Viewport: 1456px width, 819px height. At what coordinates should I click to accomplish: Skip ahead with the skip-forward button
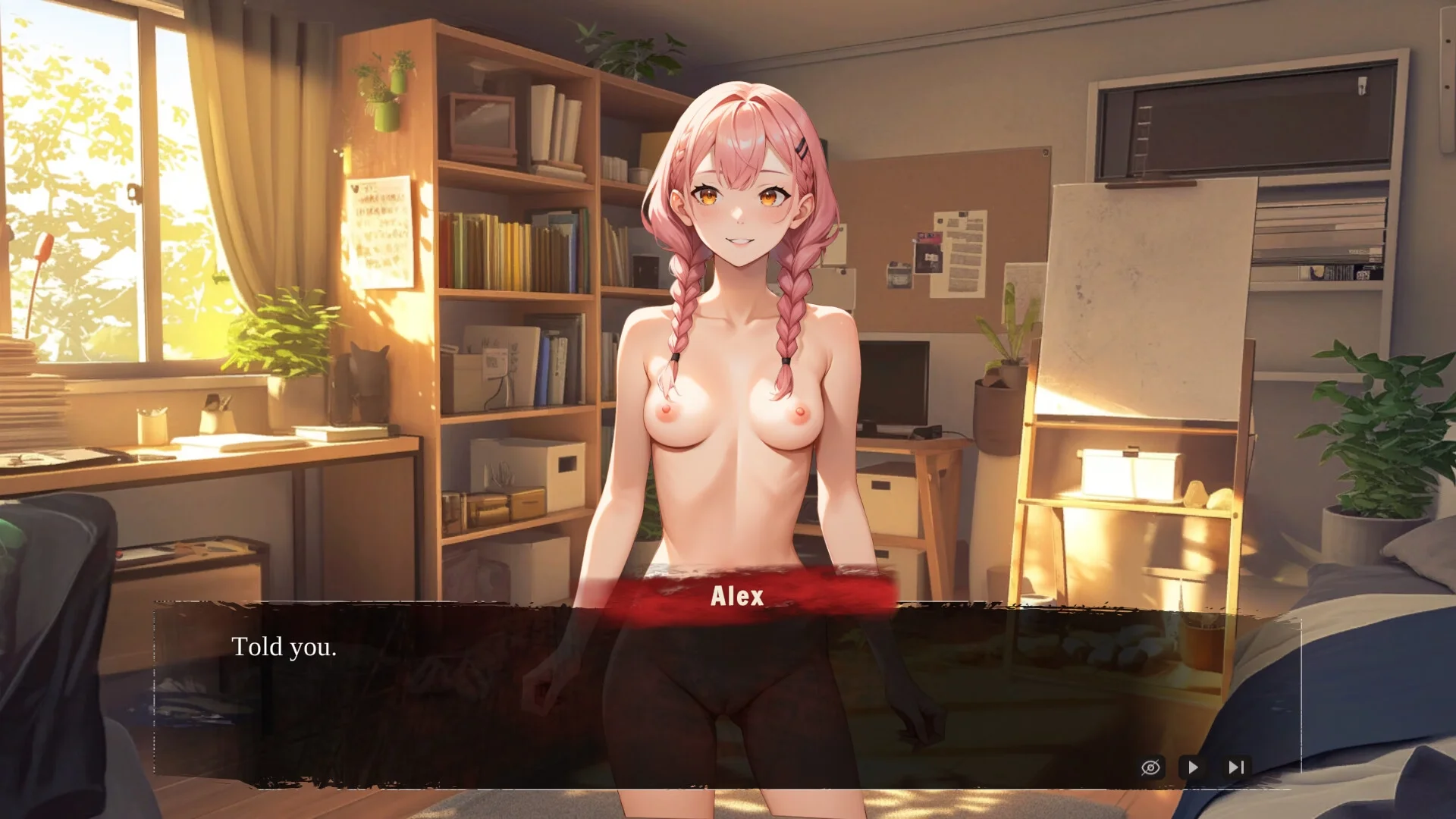(x=1236, y=767)
